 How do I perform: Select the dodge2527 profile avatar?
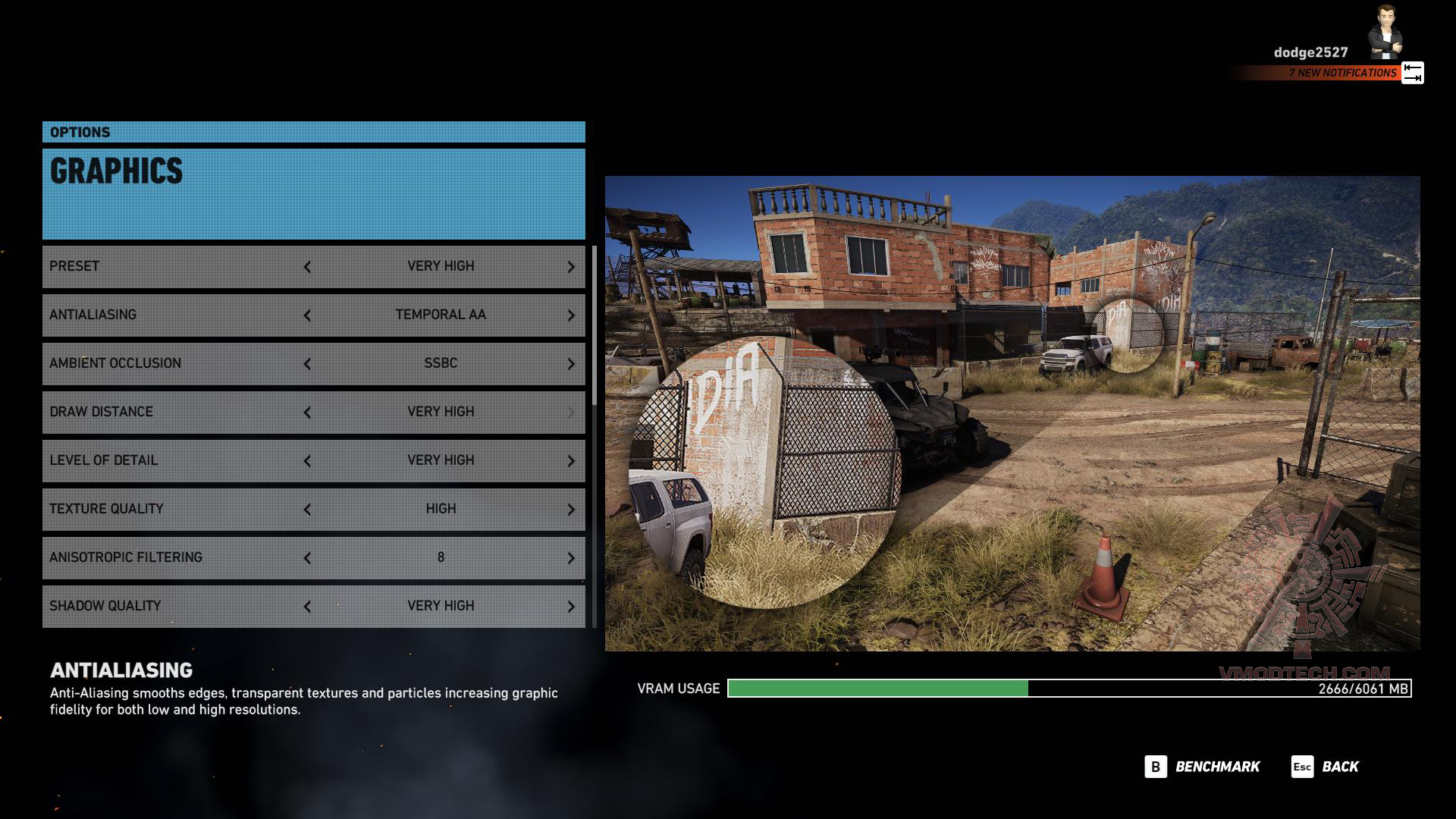pos(1385,33)
